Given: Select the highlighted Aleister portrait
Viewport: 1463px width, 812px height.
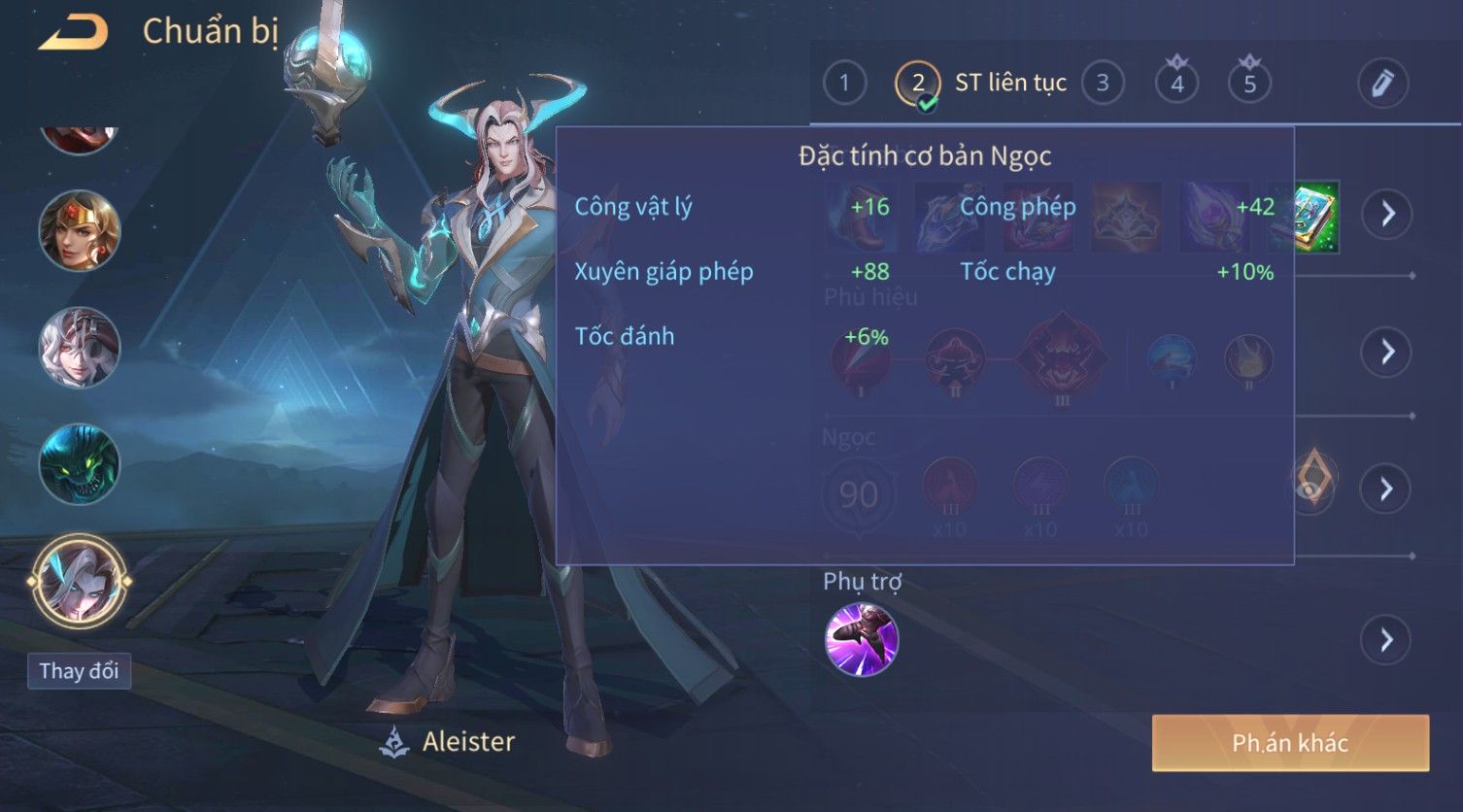Looking at the screenshot, I should pos(80,581).
